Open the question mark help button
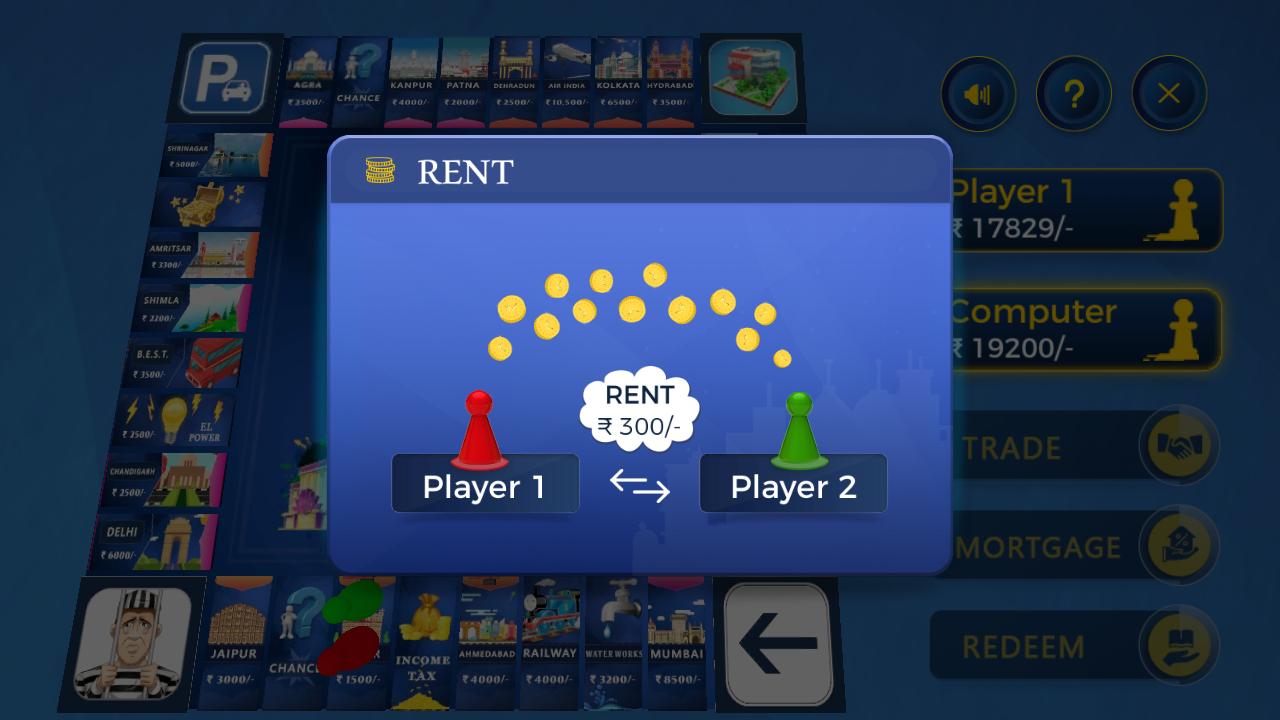 click(1073, 95)
